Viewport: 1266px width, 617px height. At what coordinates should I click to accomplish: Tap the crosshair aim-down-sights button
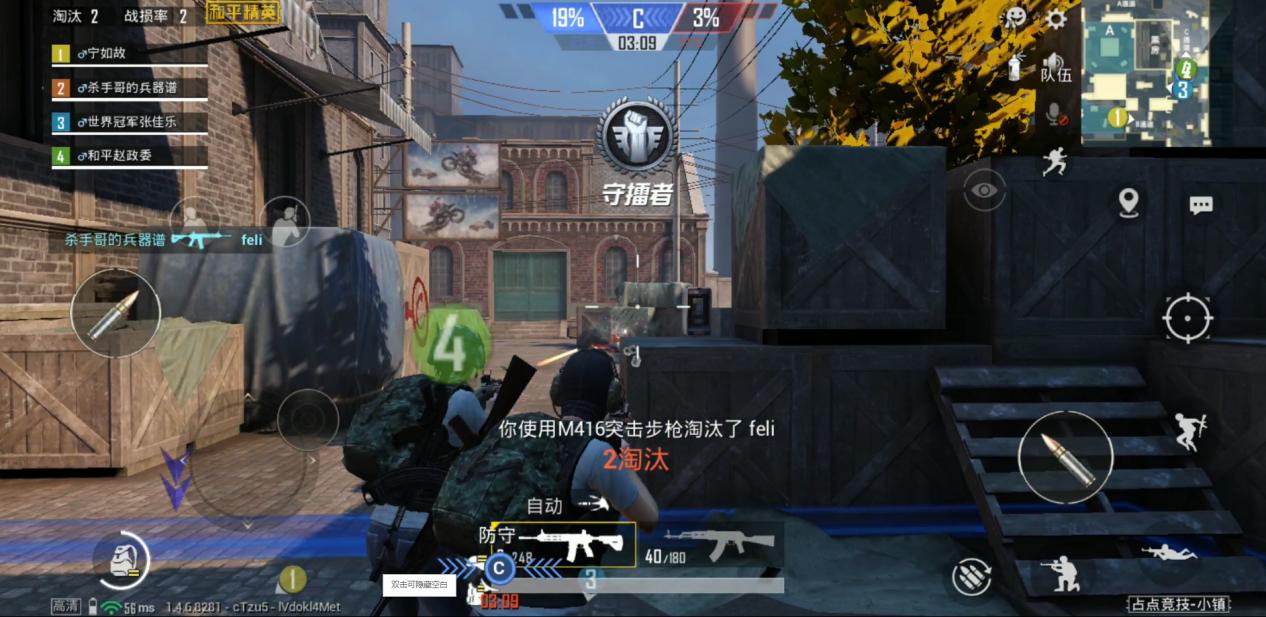pos(1188,319)
